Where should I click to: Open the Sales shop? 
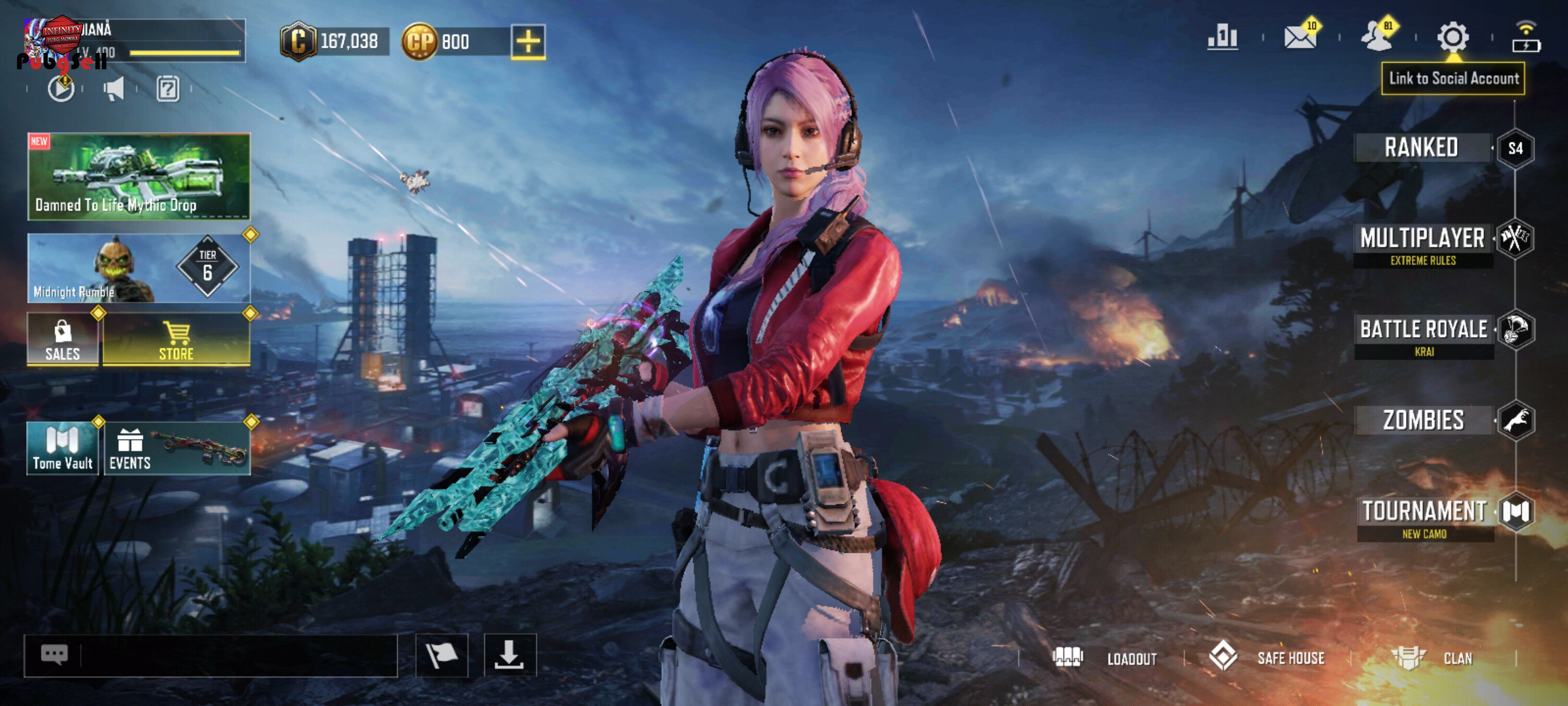click(63, 340)
